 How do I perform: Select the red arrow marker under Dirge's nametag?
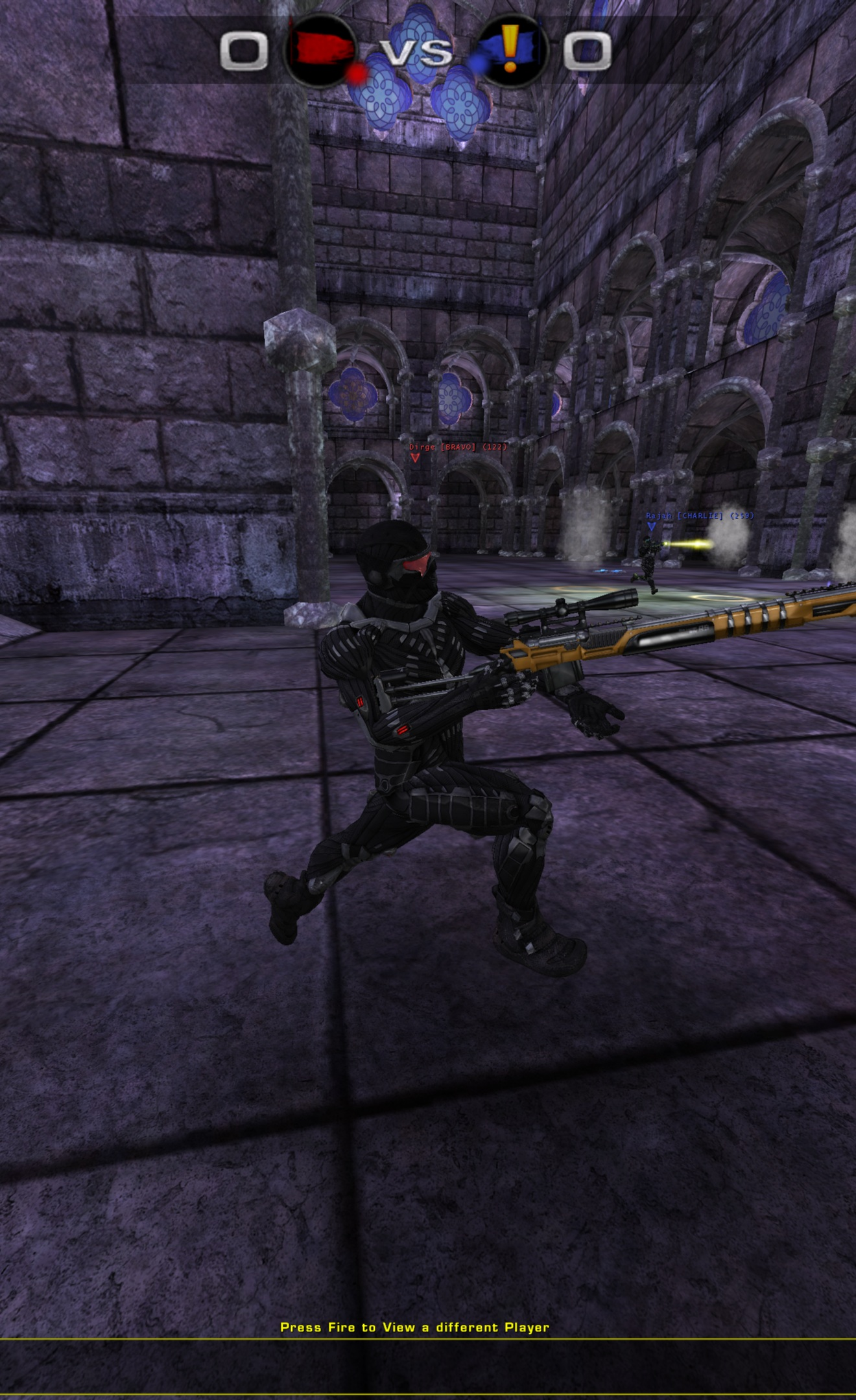click(415, 459)
